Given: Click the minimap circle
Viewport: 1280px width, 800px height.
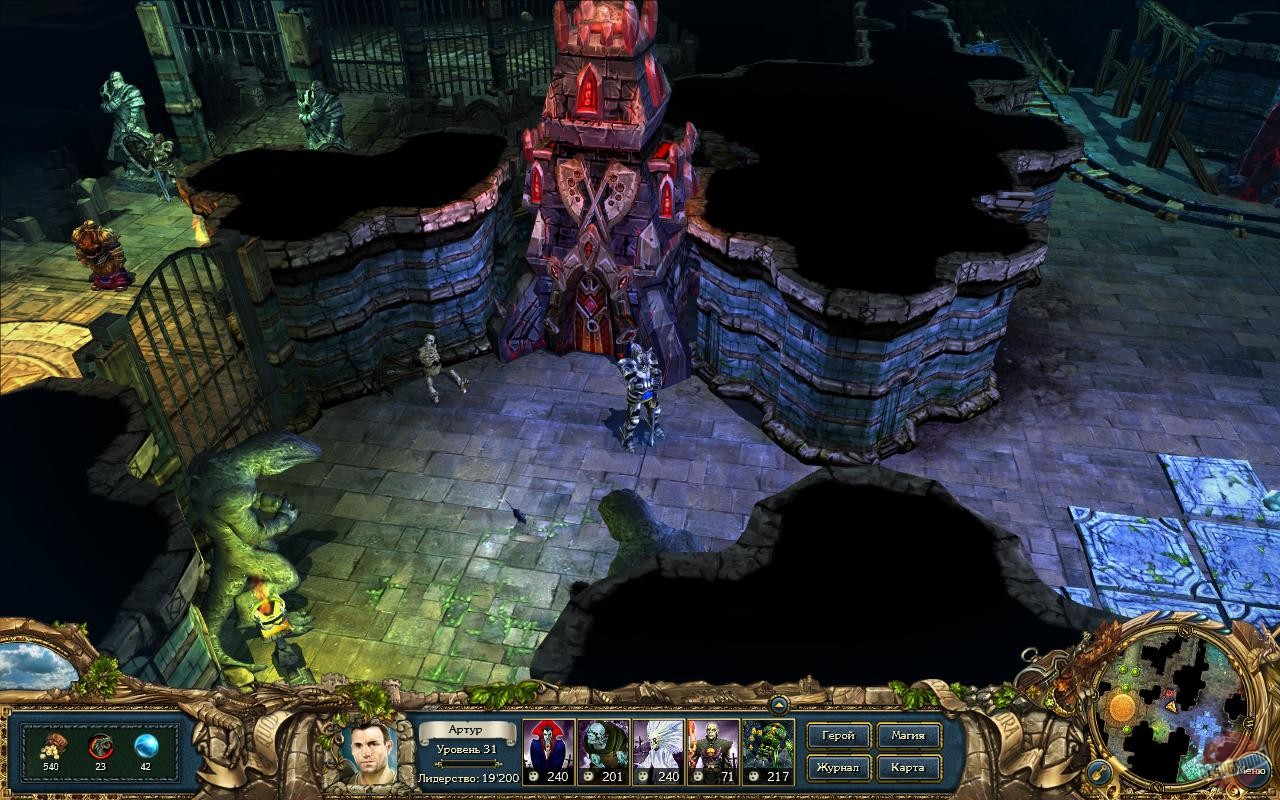Looking at the screenshot, I should [x=1168, y=705].
